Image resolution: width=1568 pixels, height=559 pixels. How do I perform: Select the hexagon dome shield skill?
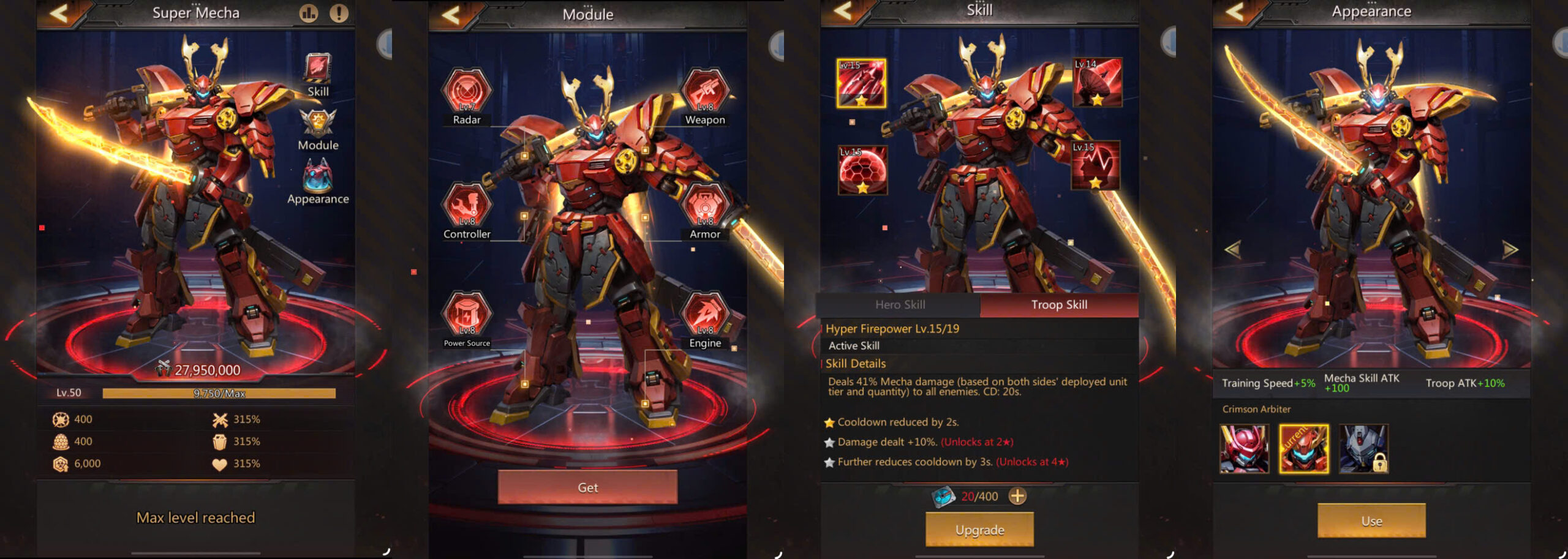862,170
